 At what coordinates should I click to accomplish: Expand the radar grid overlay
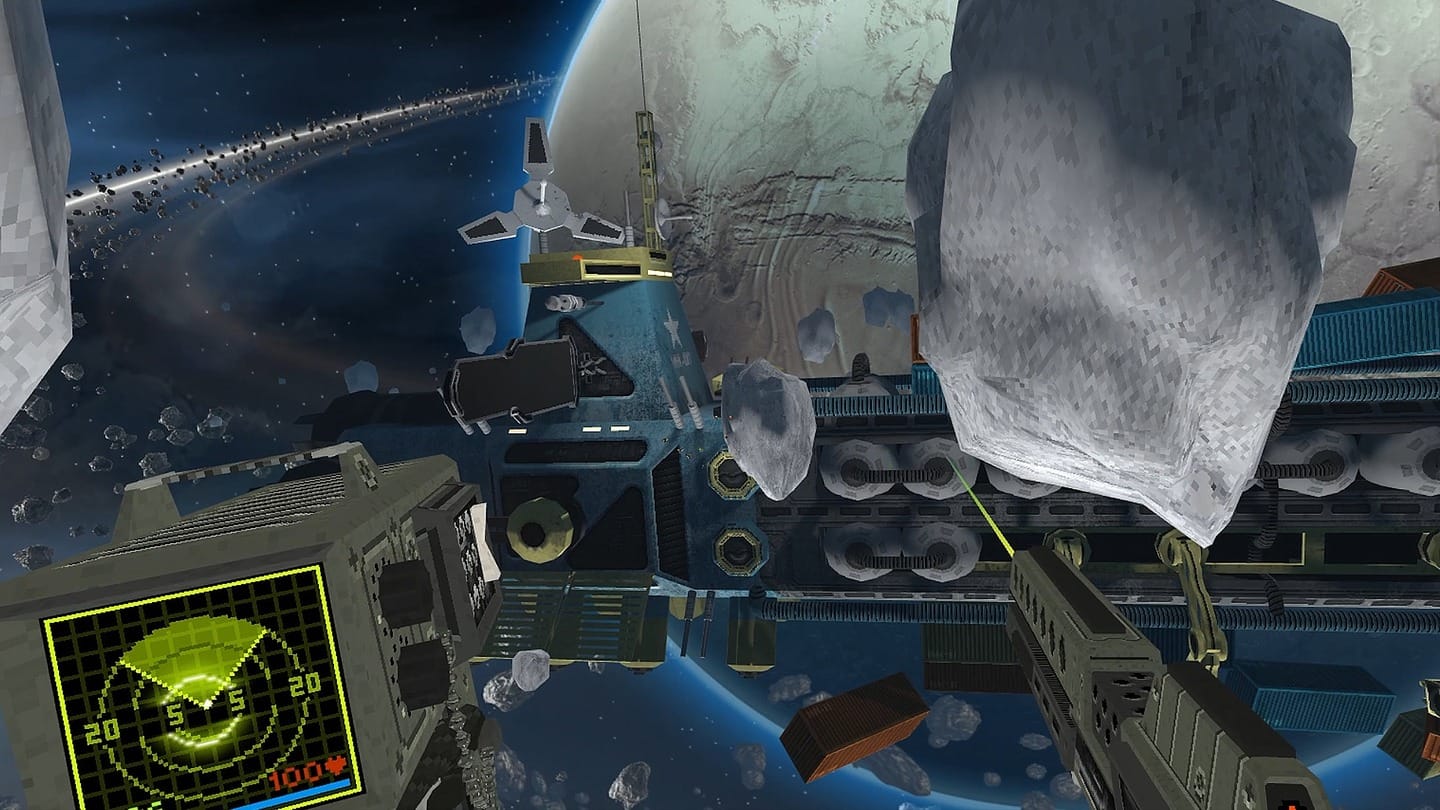pos(130,660)
